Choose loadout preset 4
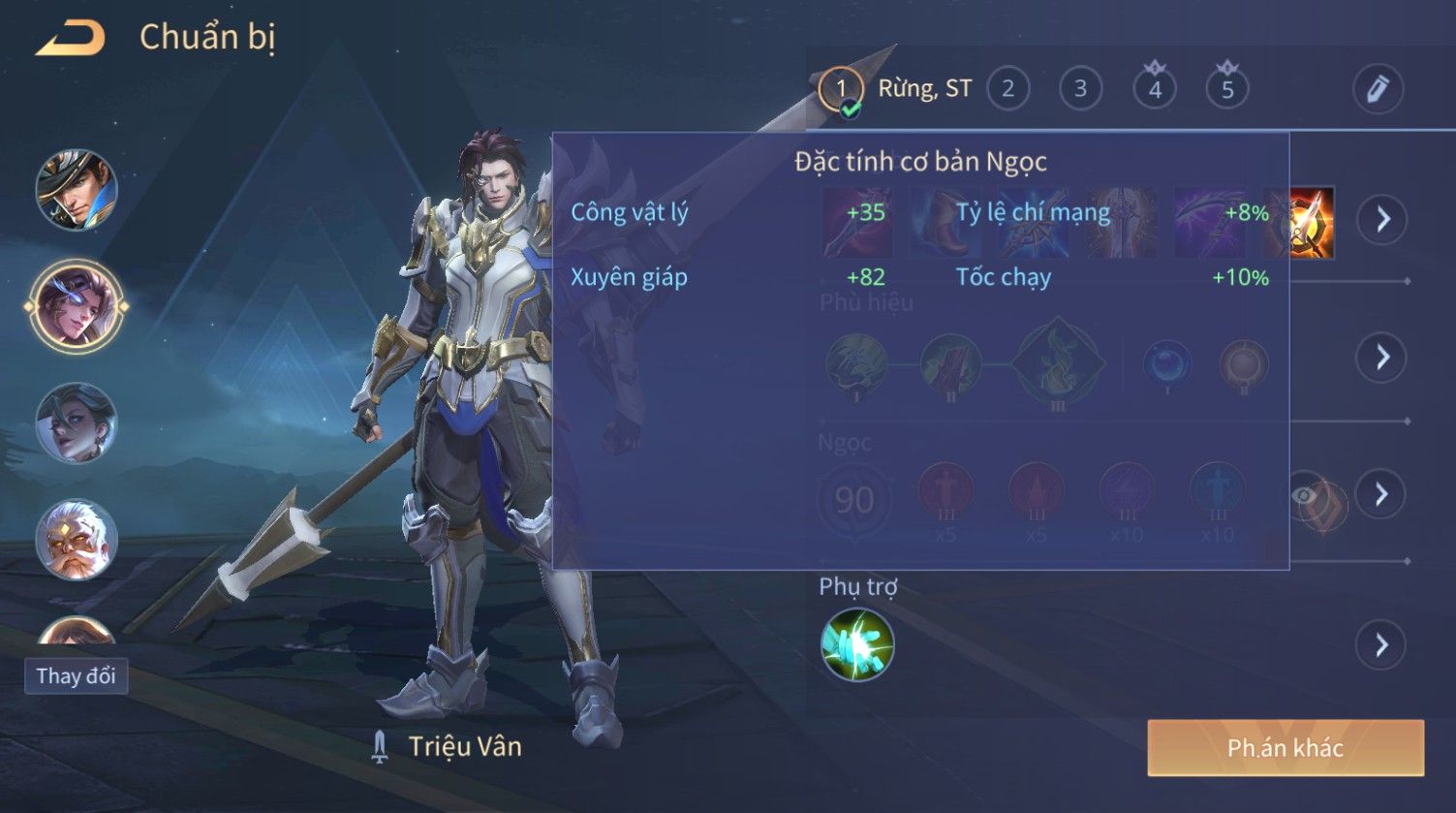 click(1155, 89)
